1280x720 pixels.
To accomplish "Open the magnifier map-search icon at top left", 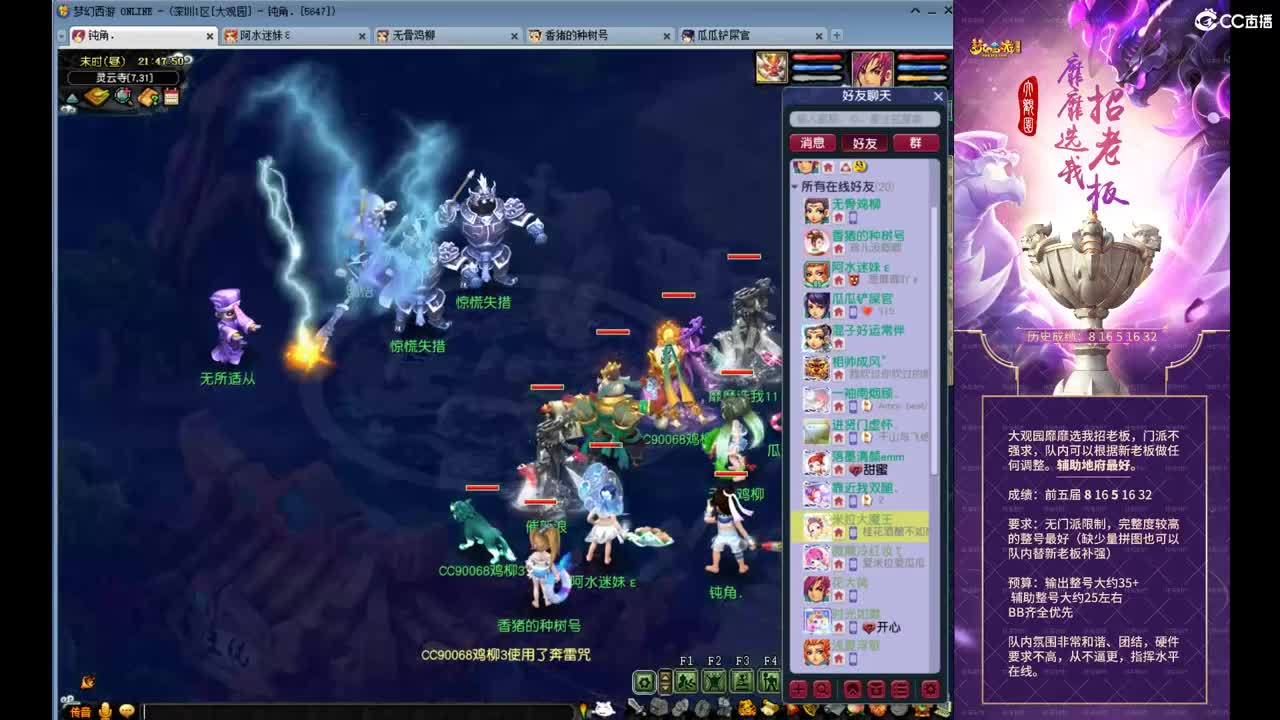I will pos(121,95).
